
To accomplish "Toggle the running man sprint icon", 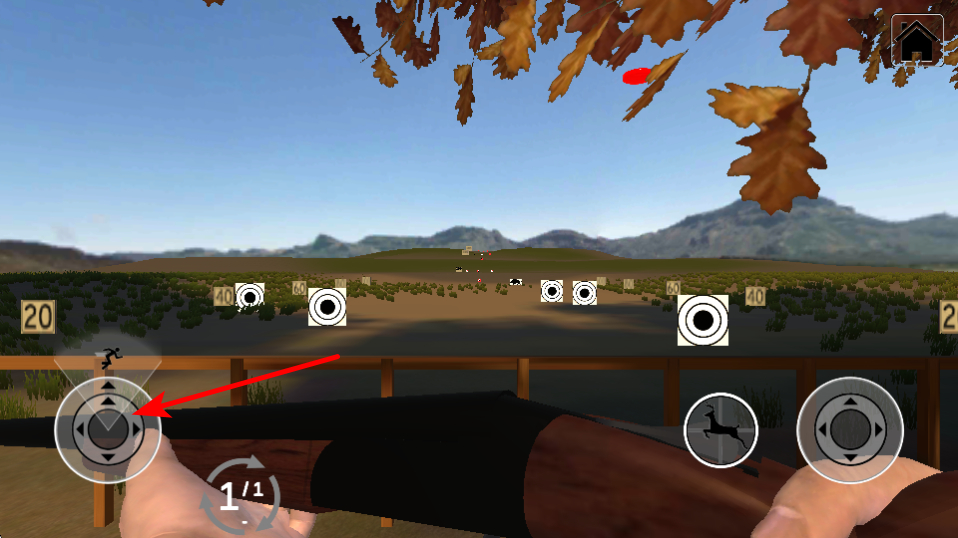I will click(110, 354).
